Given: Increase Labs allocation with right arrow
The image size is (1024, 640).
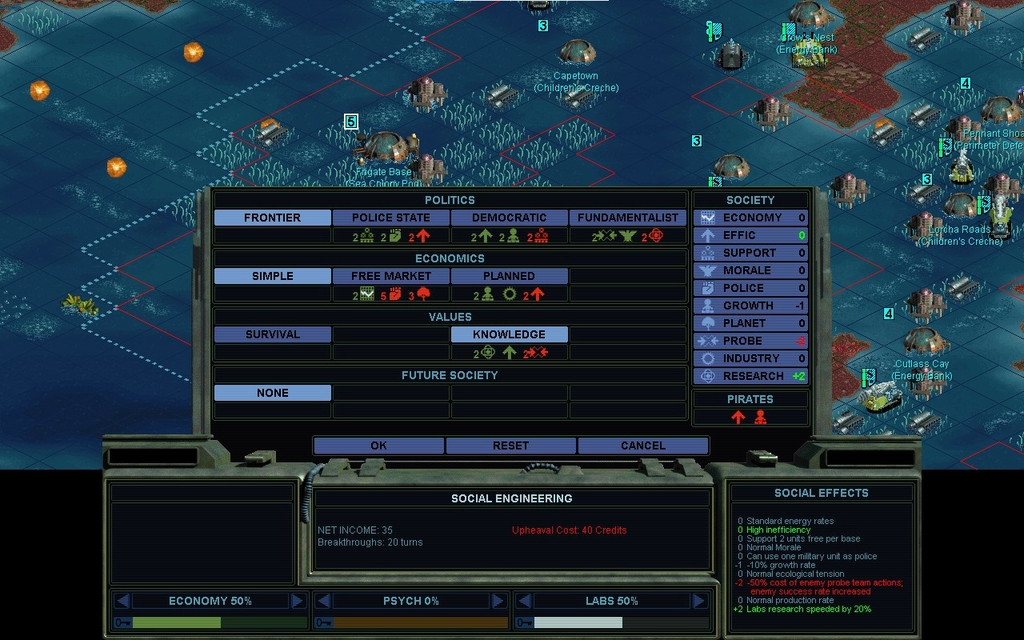Looking at the screenshot, I should pyautogui.click(x=698, y=601).
